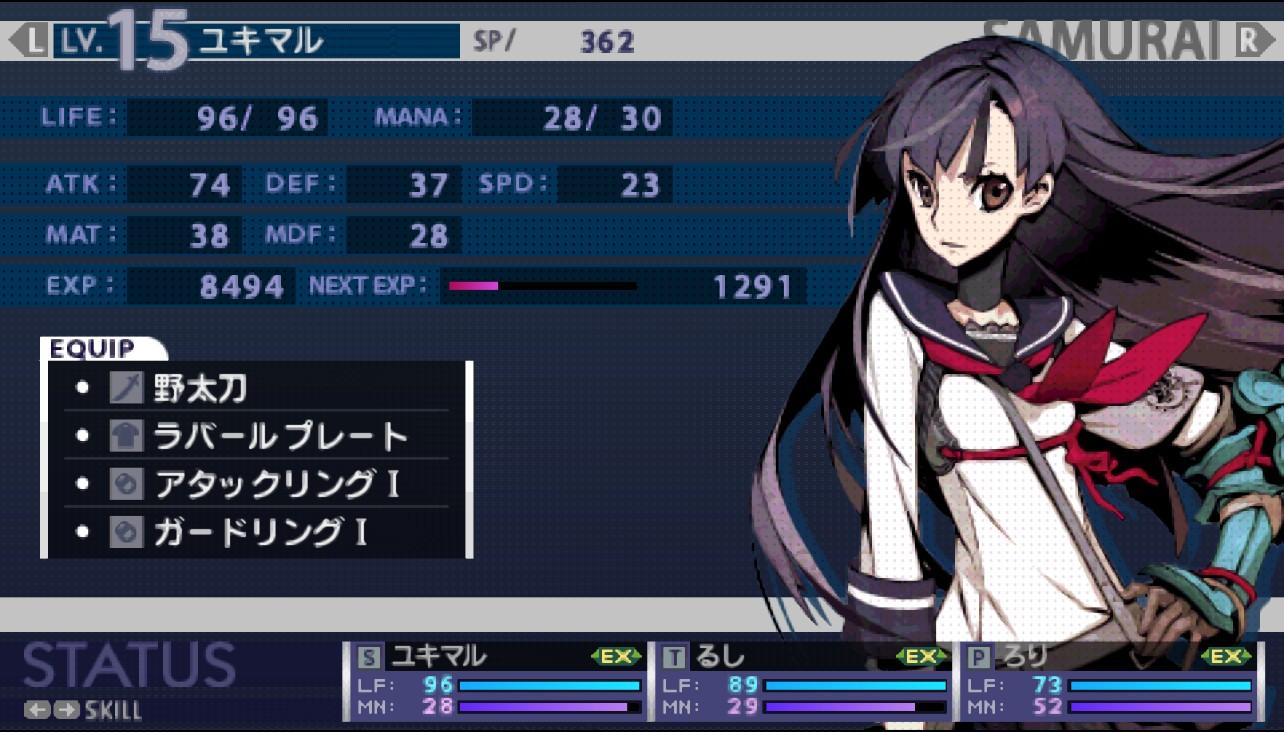Screen dimensions: 1284x732
Task: Choose the ラバールプレート armor slot
Action: (255, 436)
